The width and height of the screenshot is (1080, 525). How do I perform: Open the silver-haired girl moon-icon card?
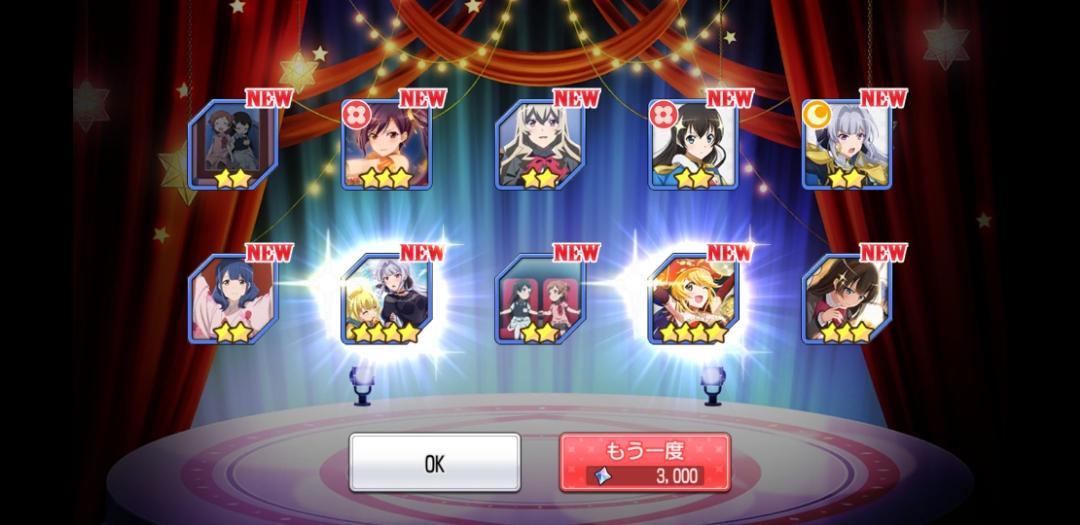[846, 146]
